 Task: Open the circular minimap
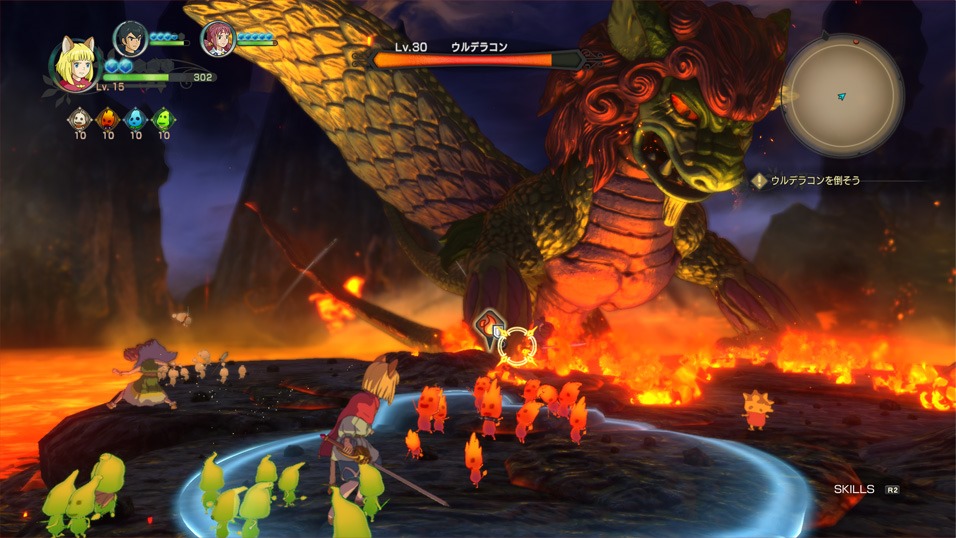coord(842,96)
